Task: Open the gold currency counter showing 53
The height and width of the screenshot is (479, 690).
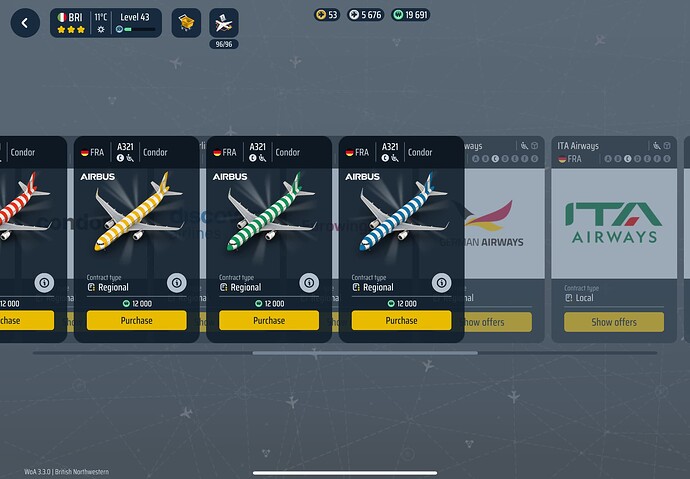Action: (326, 15)
